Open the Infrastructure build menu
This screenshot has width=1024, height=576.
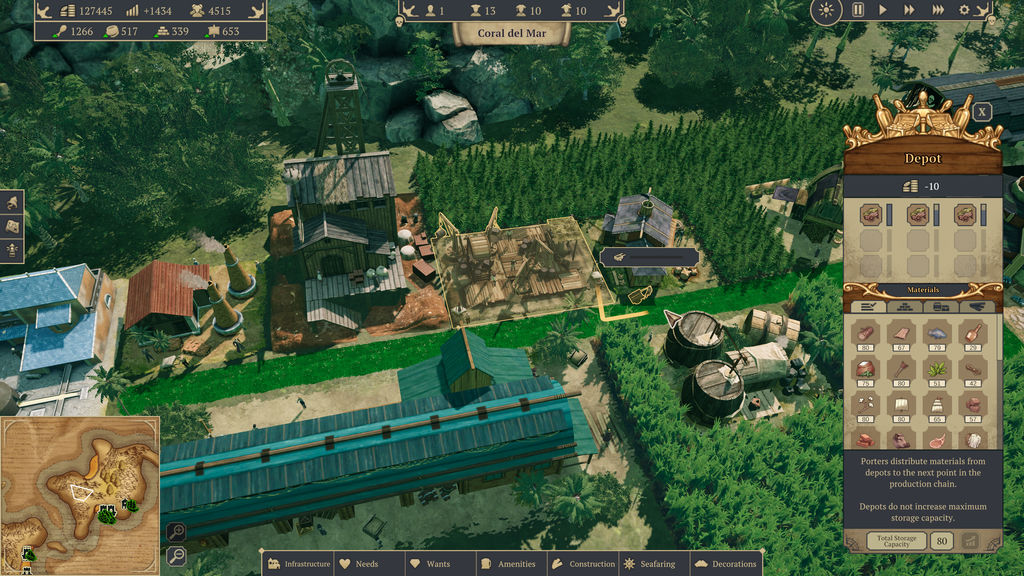pos(298,564)
